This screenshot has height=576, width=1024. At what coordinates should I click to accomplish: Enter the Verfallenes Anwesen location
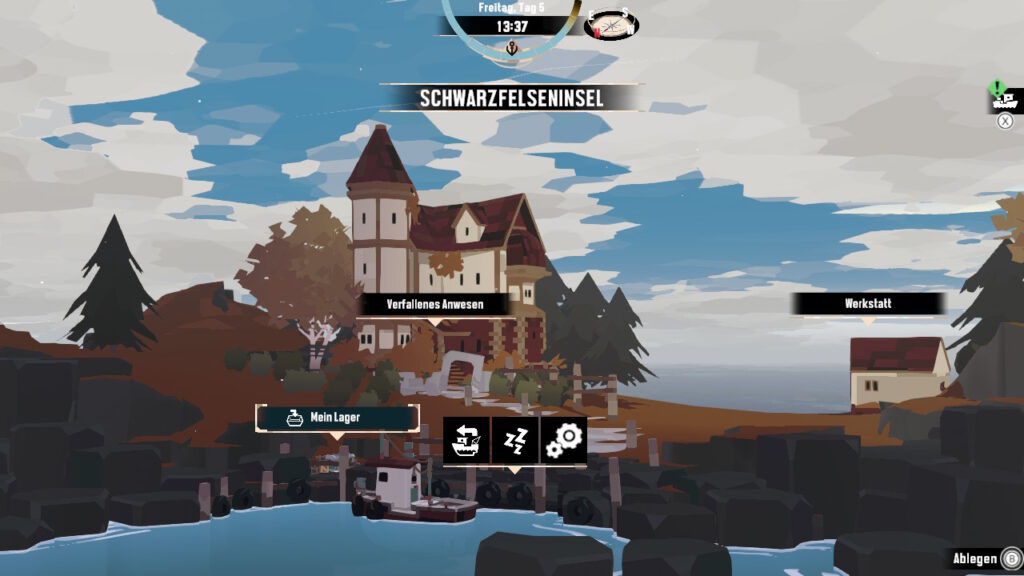click(435, 304)
